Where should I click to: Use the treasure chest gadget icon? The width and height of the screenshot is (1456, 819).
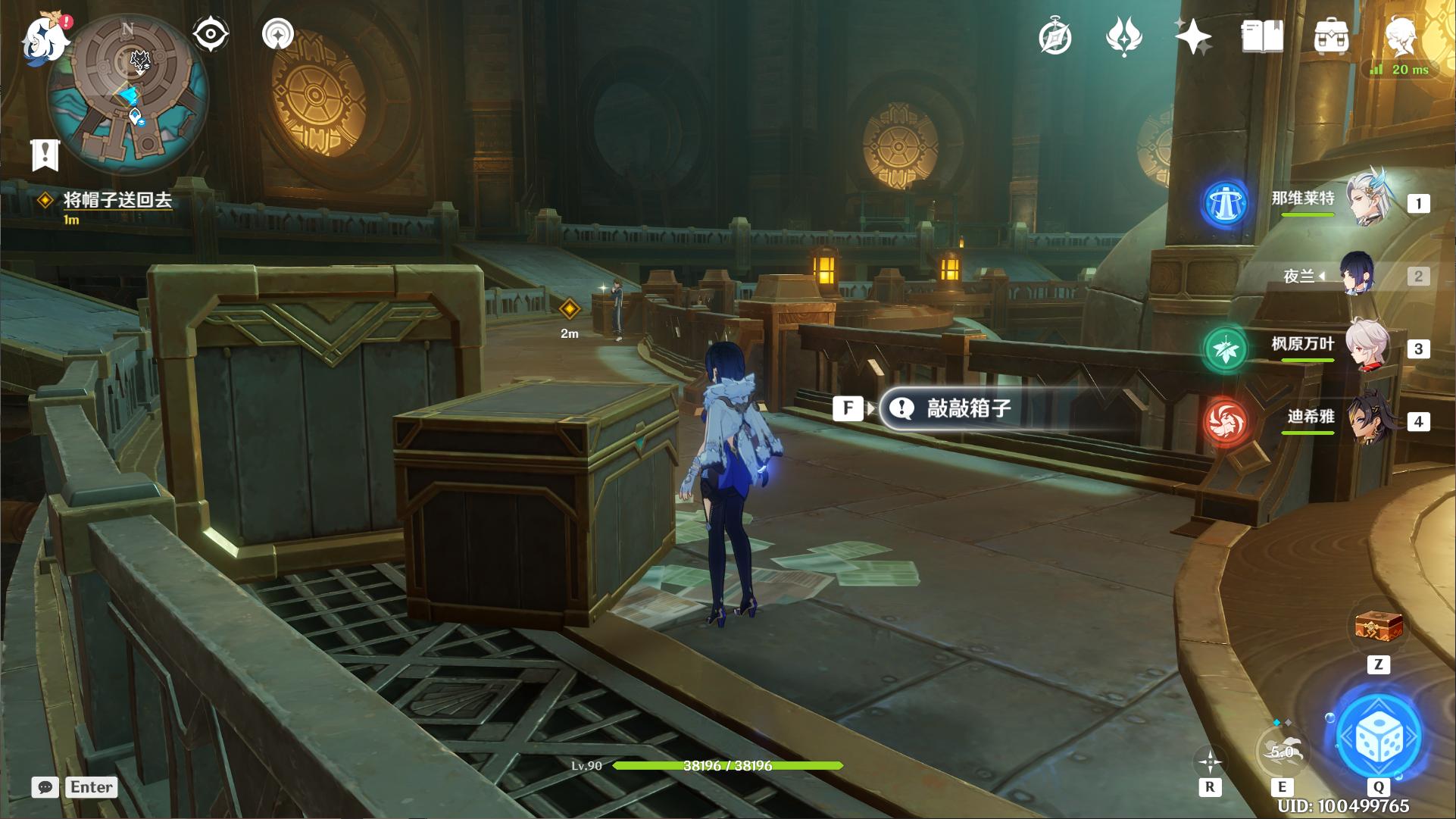[x=1379, y=628]
